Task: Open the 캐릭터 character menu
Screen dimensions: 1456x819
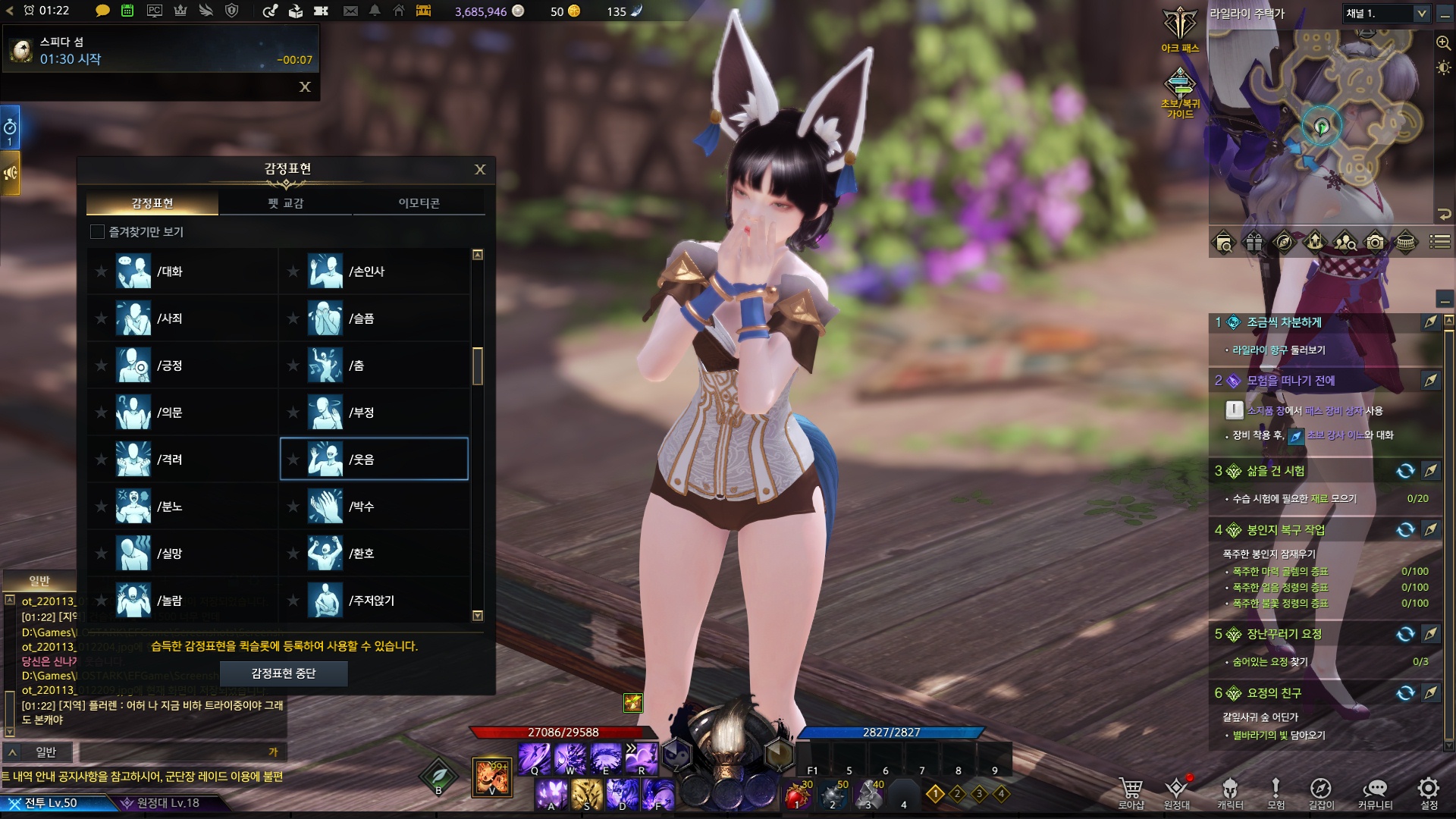Action: (x=1230, y=793)
